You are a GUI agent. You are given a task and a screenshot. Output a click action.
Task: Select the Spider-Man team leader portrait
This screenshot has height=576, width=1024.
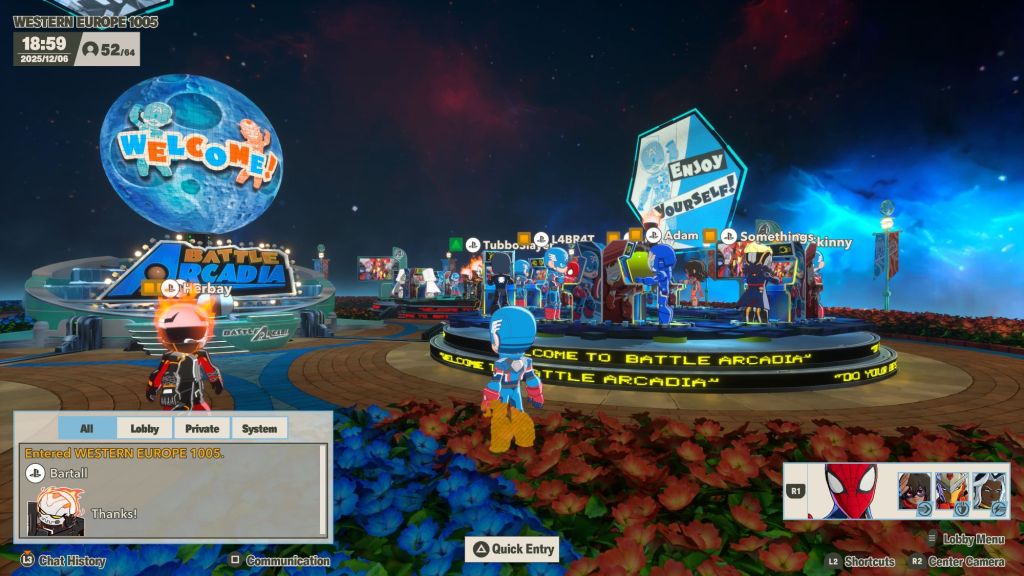click(x=850, y=491)
